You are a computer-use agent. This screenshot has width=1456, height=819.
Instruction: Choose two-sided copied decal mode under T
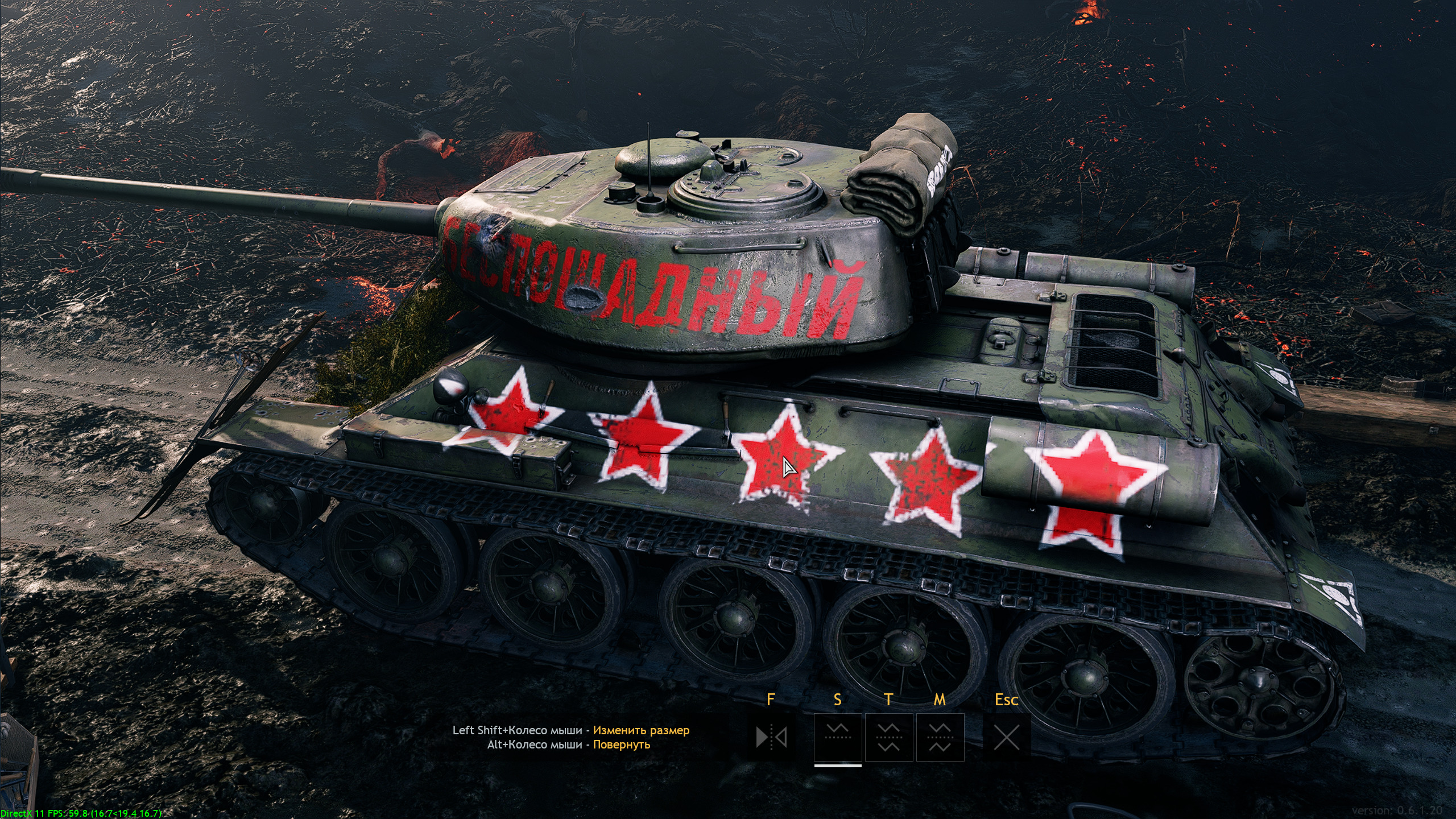click(x=888, y=738)
